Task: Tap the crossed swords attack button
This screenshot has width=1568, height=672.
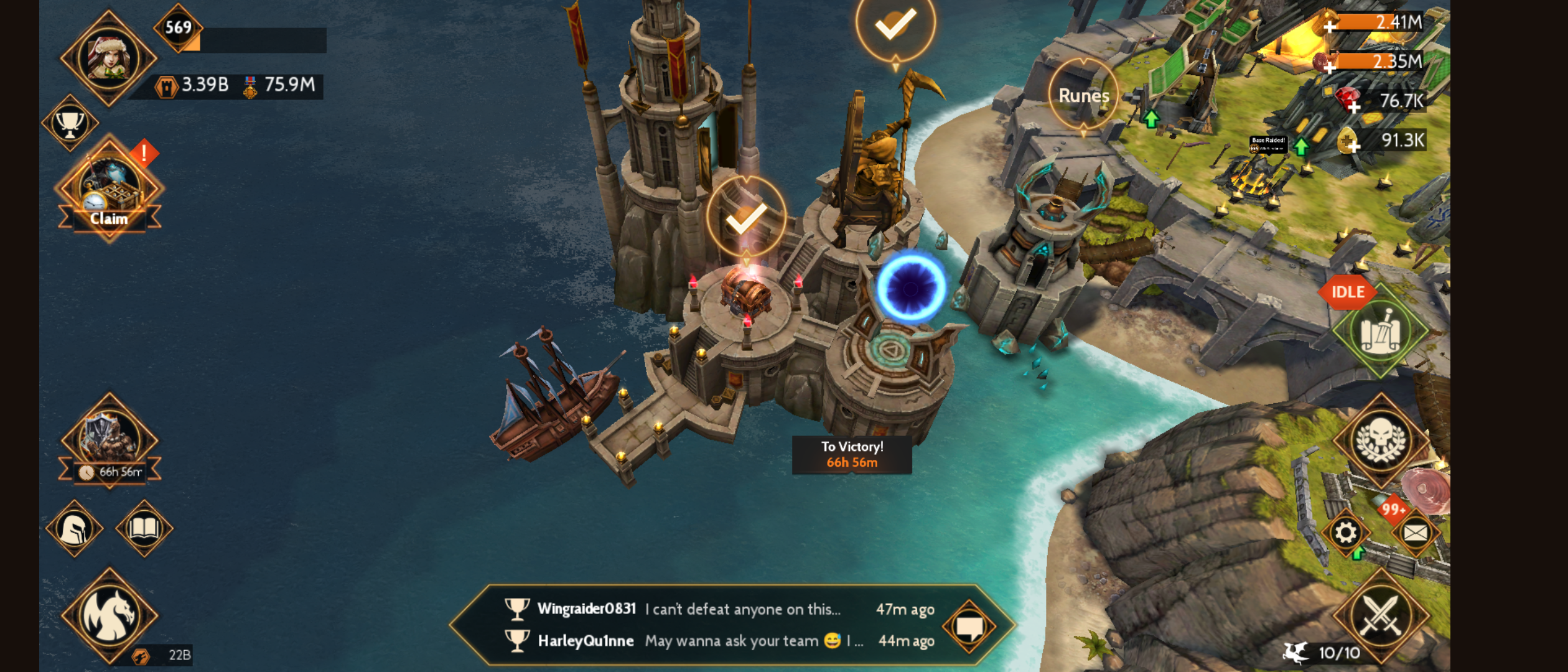Action: click(x=1380, y=616)
